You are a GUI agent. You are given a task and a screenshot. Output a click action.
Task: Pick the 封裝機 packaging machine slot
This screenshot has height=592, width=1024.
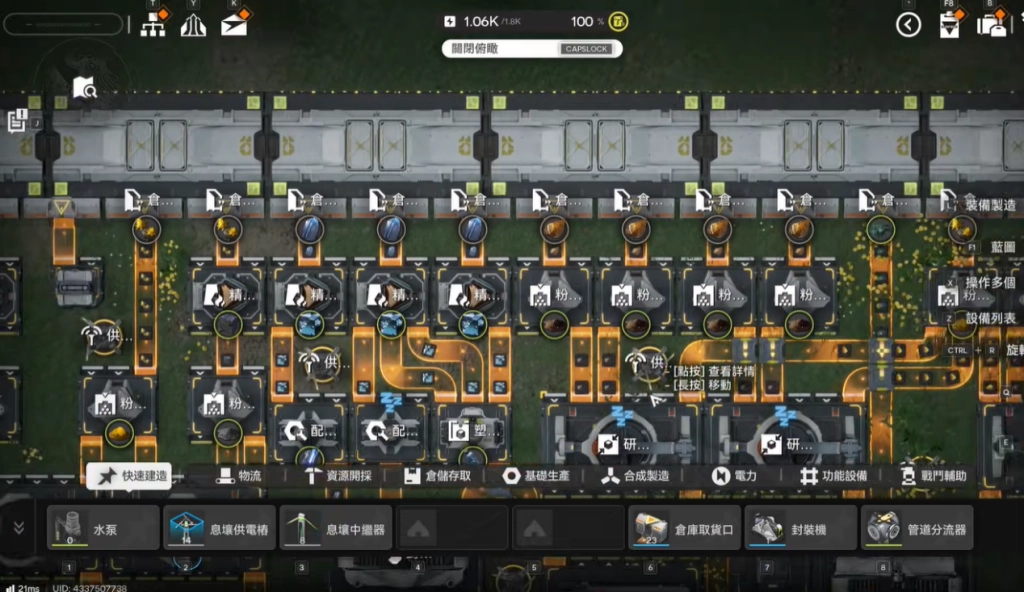click(x=800, y=528)
